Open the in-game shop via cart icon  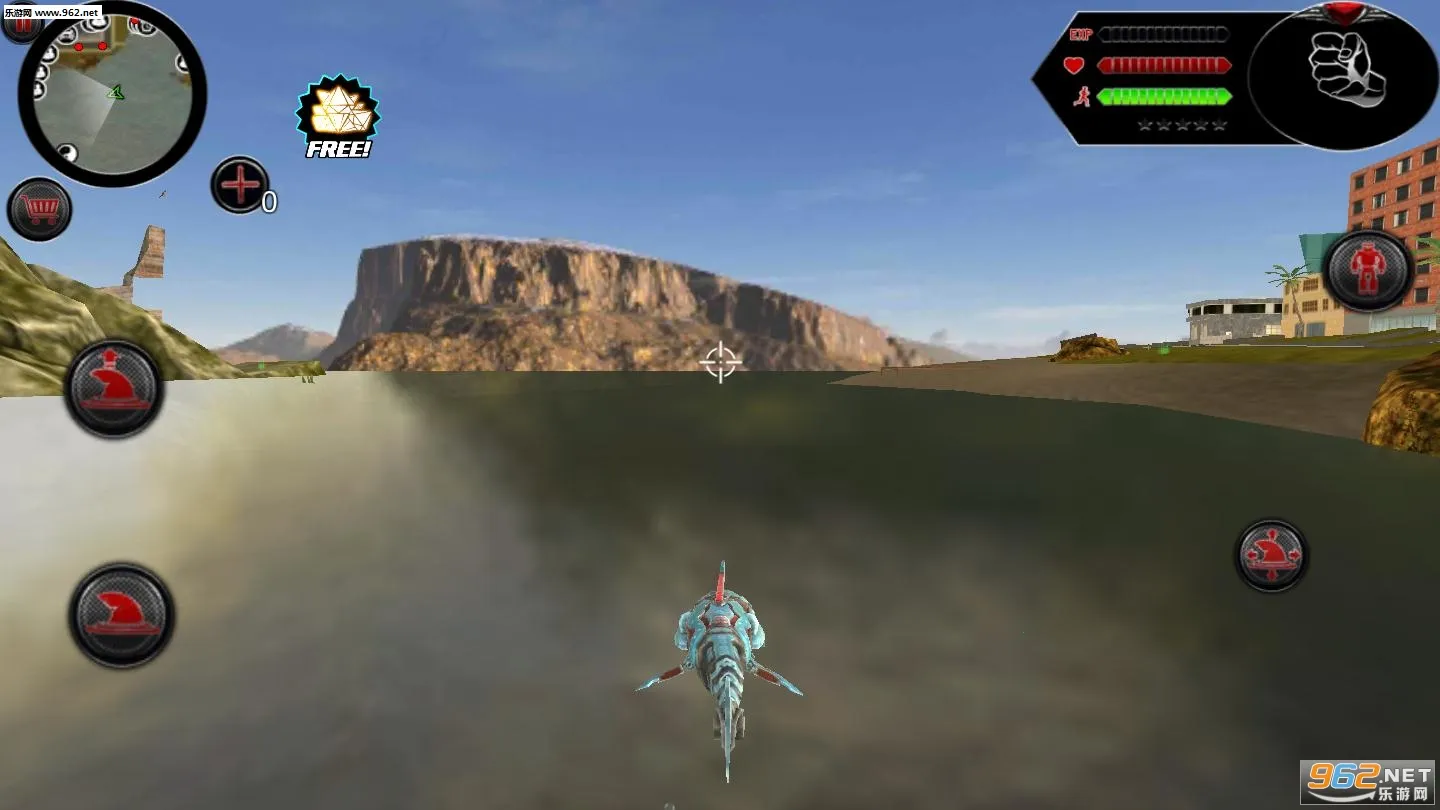(40, 210)
